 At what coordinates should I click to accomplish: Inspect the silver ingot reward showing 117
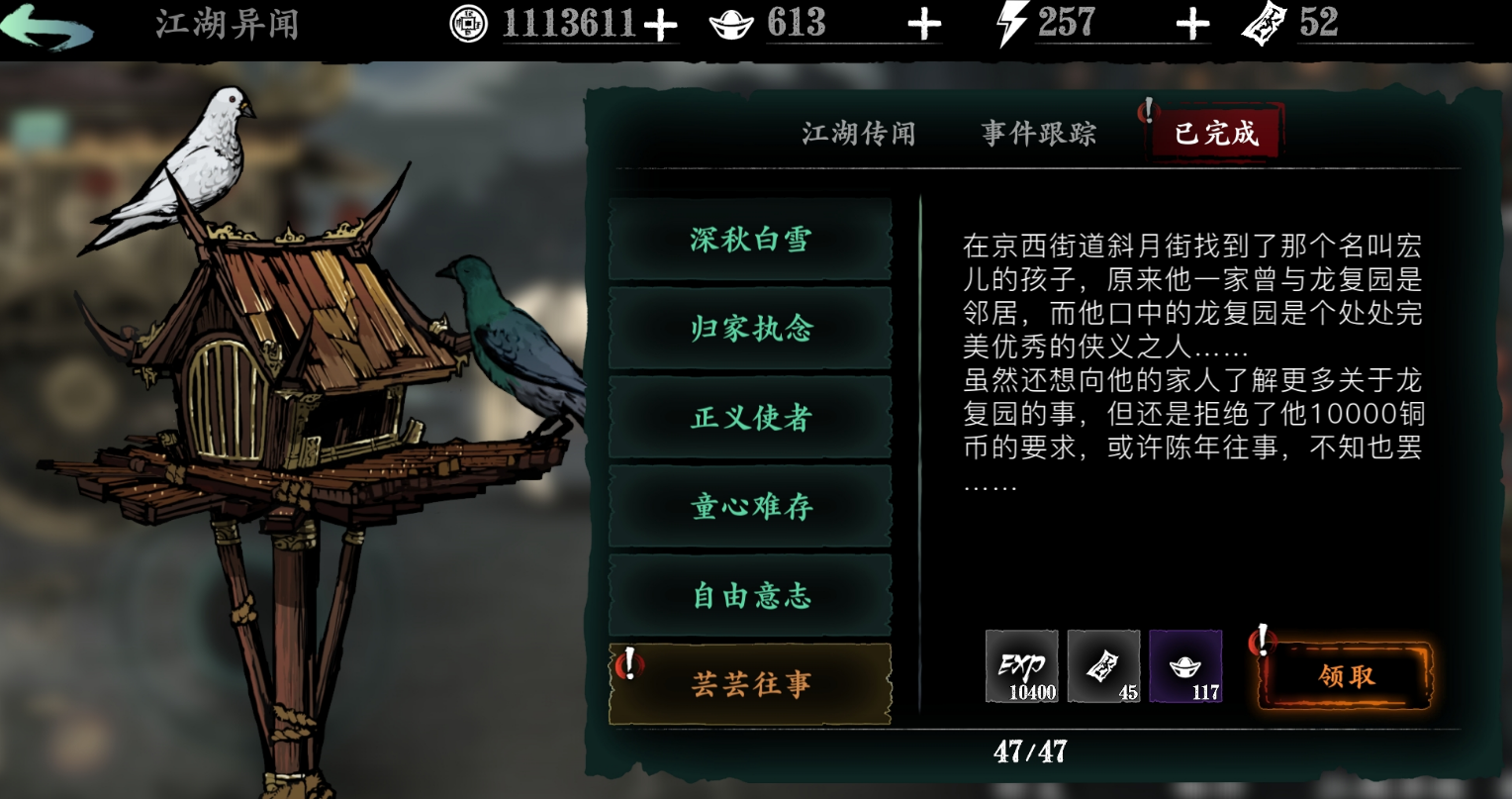(x=1185, y=666)
